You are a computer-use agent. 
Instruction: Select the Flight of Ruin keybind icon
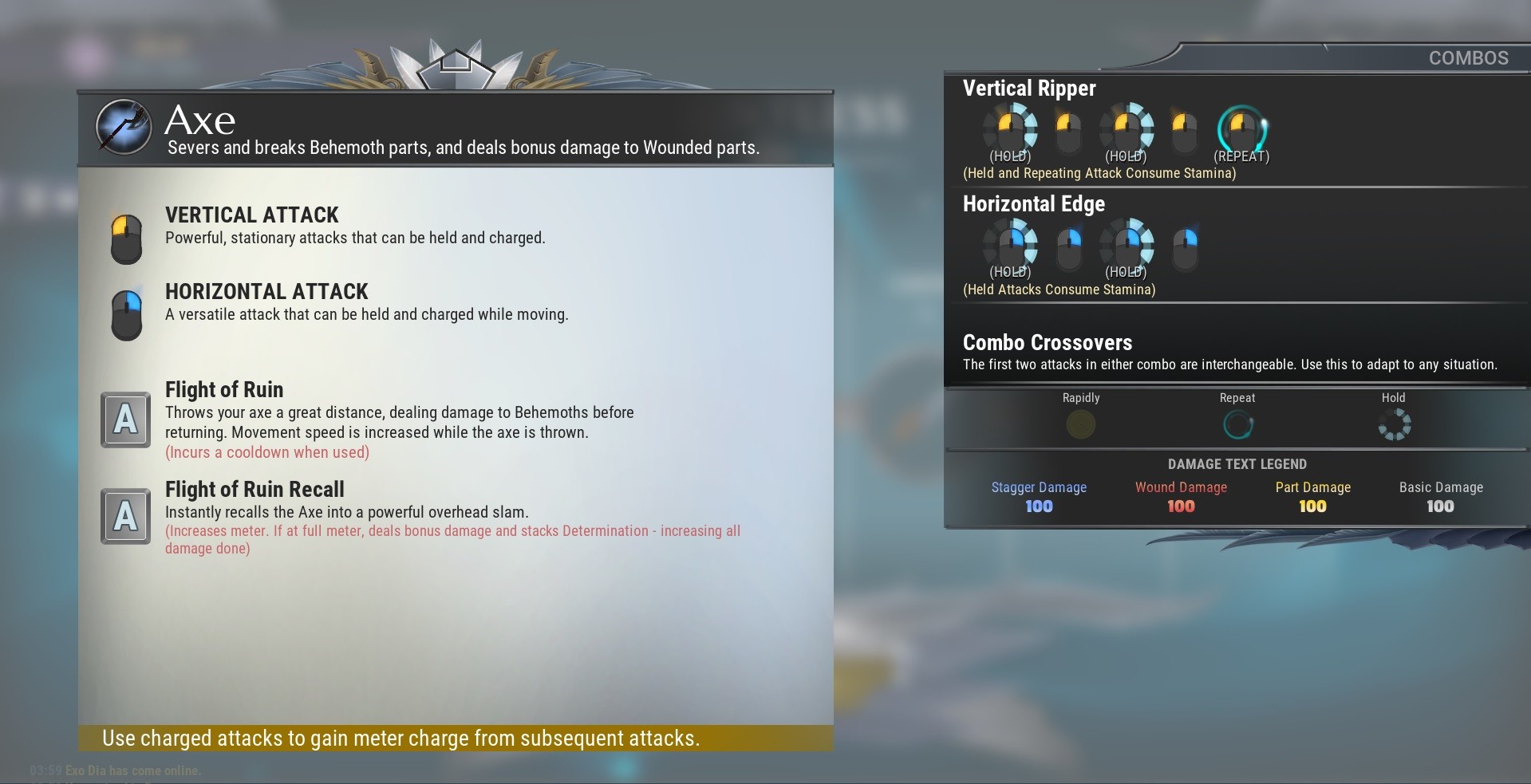click(125, 420)
